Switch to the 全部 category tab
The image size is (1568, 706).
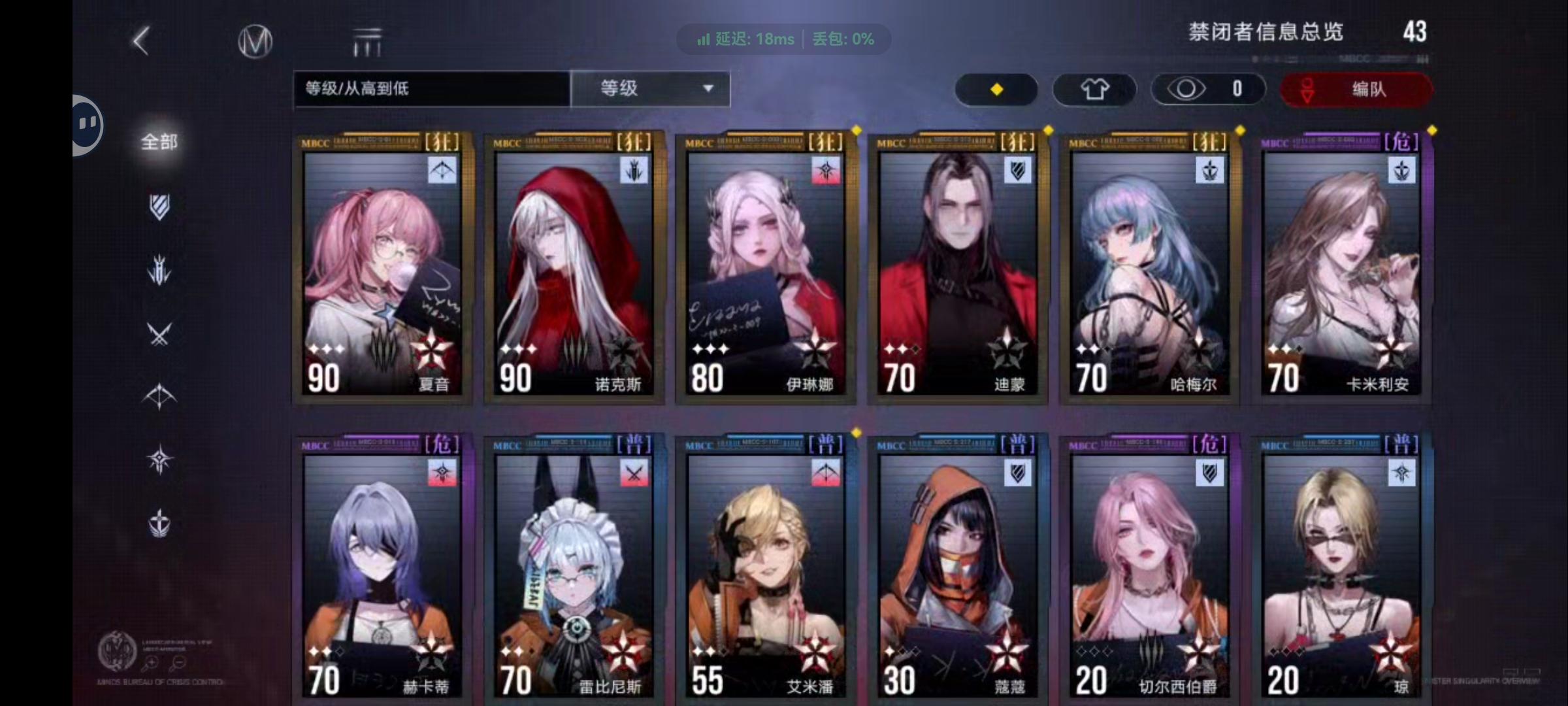pos(157,141)
